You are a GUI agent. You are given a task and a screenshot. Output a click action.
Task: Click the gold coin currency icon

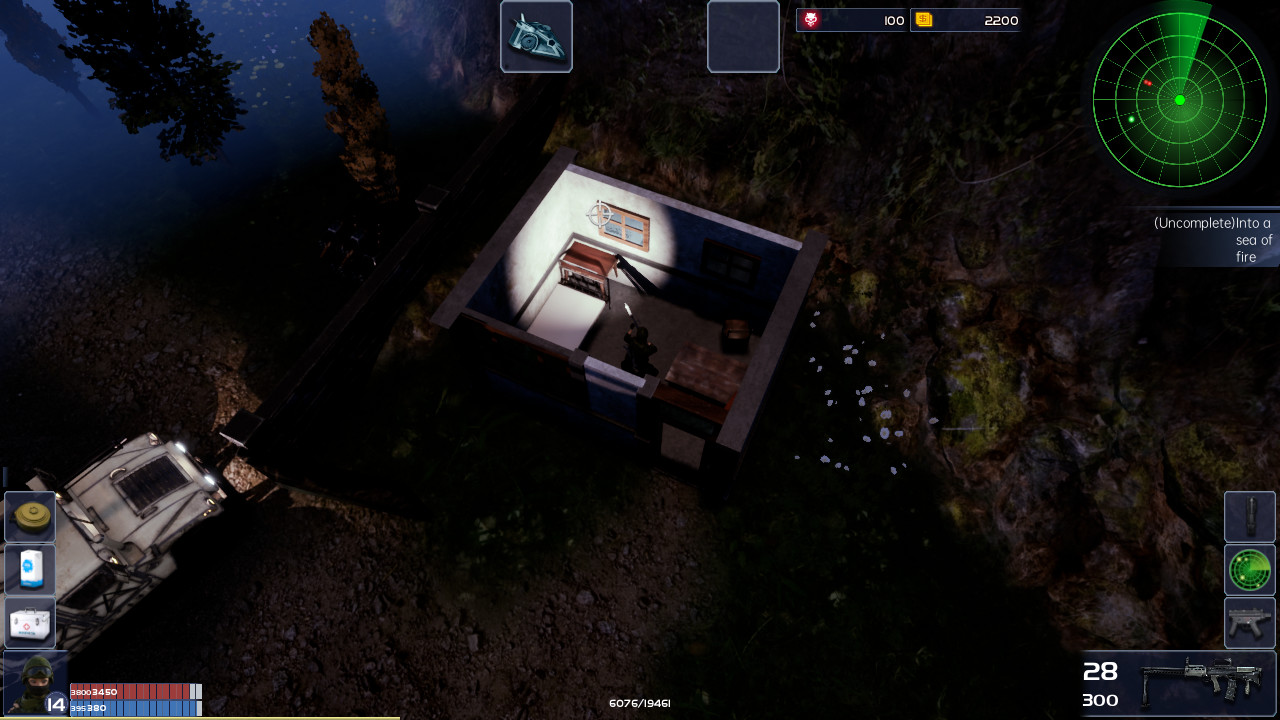click(924, 19)
